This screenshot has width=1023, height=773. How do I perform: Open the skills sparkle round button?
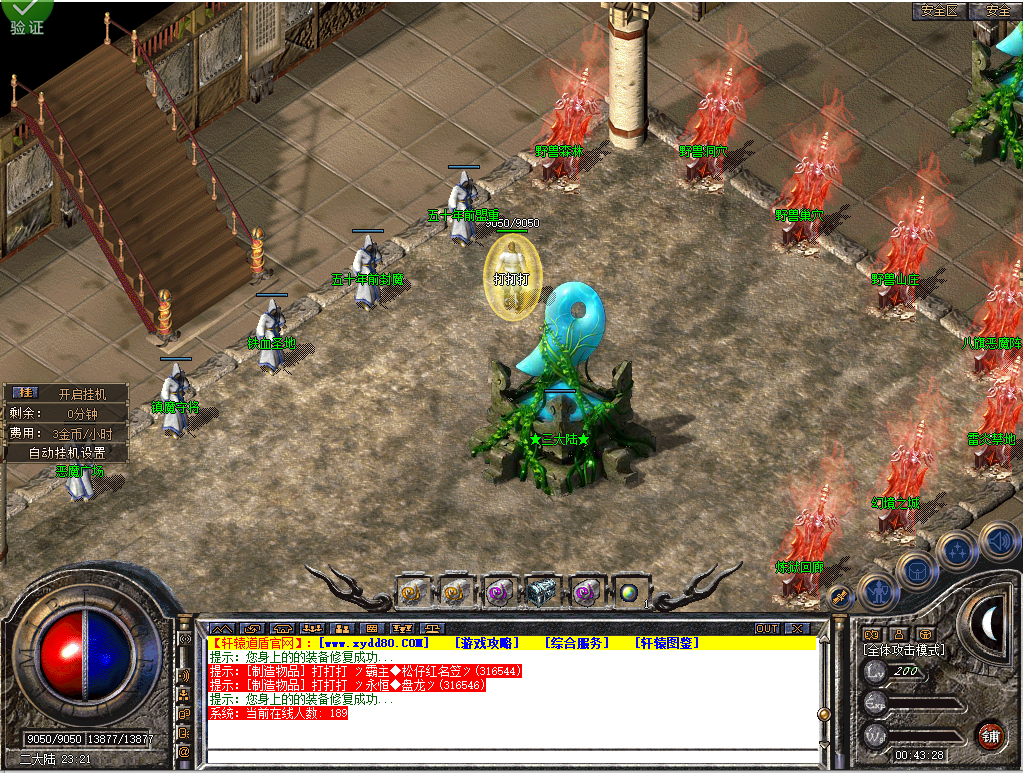(x=957, y=551)
